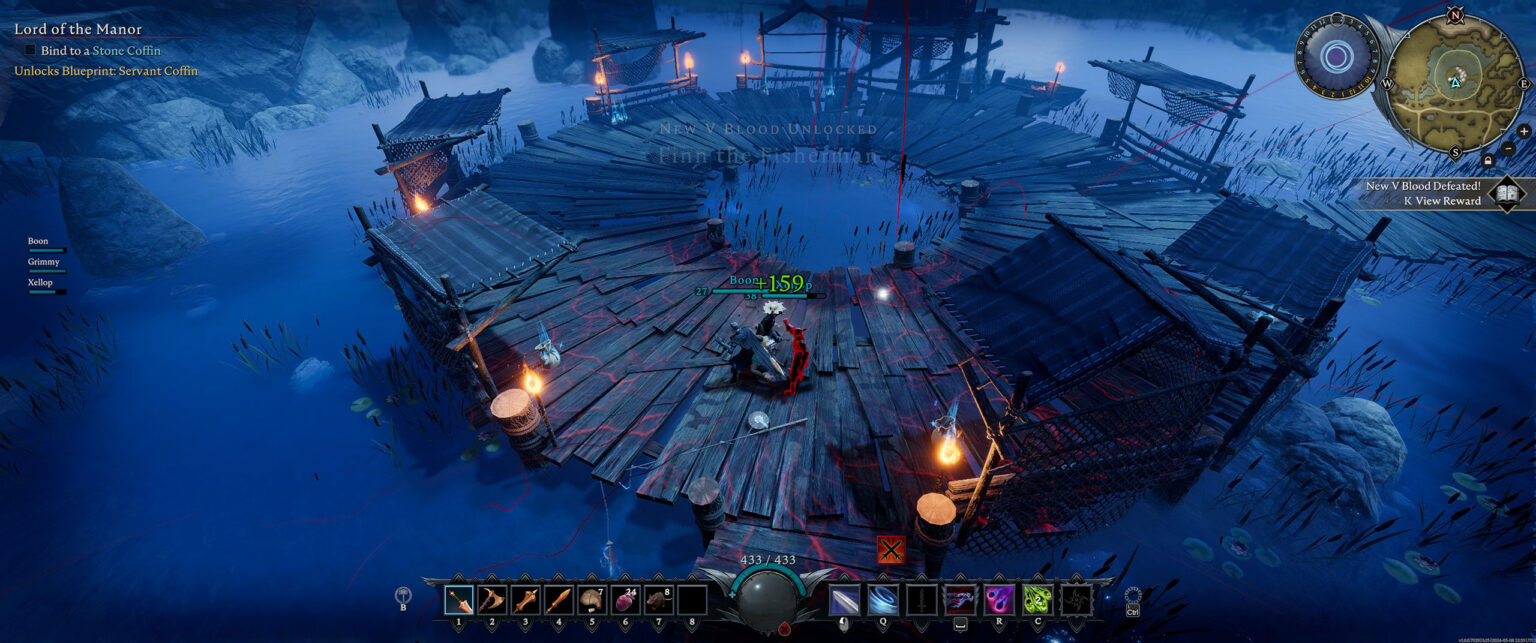Use the red potion in slot 6

tap(625, 600)
